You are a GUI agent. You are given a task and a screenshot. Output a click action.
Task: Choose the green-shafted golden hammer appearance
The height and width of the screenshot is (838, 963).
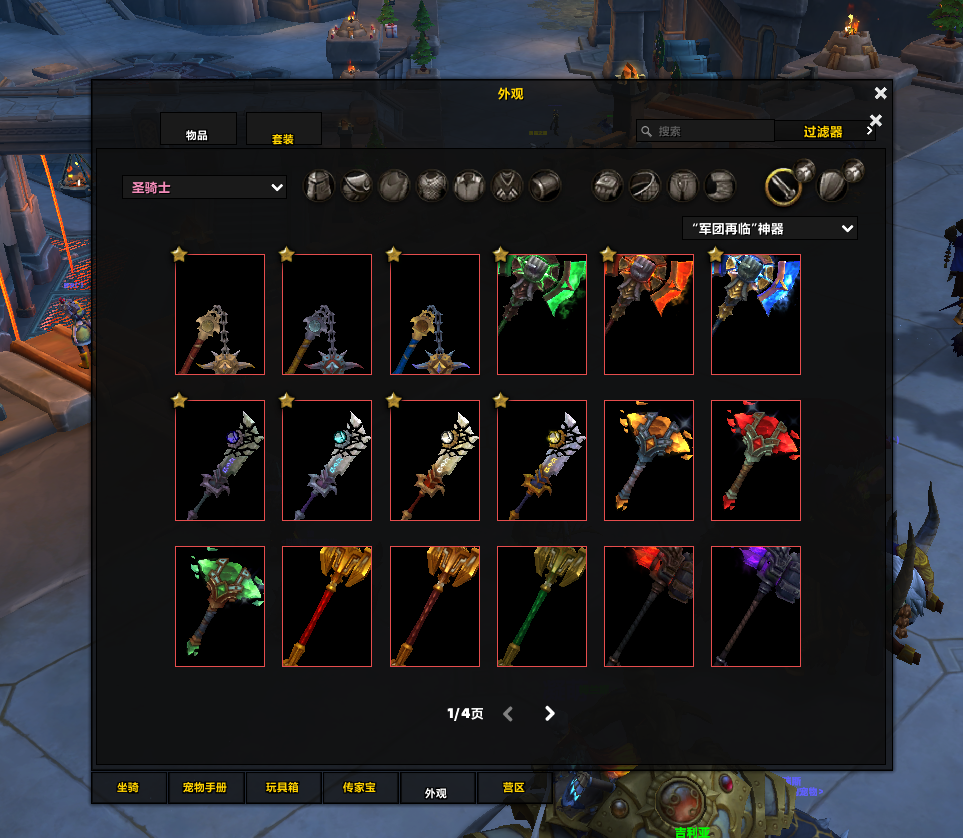pos(541,606)
